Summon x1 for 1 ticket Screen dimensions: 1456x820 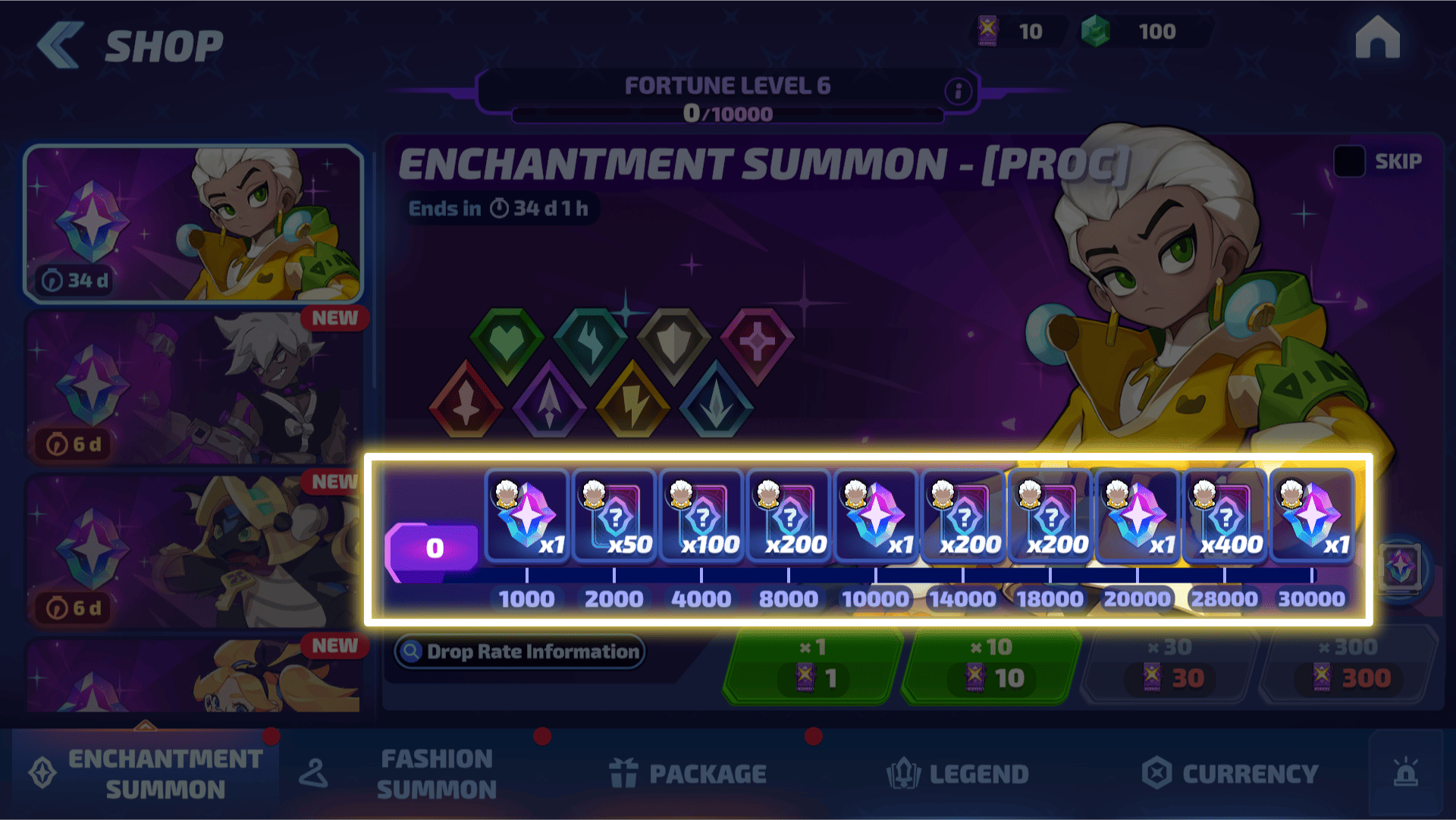(813, 666)
